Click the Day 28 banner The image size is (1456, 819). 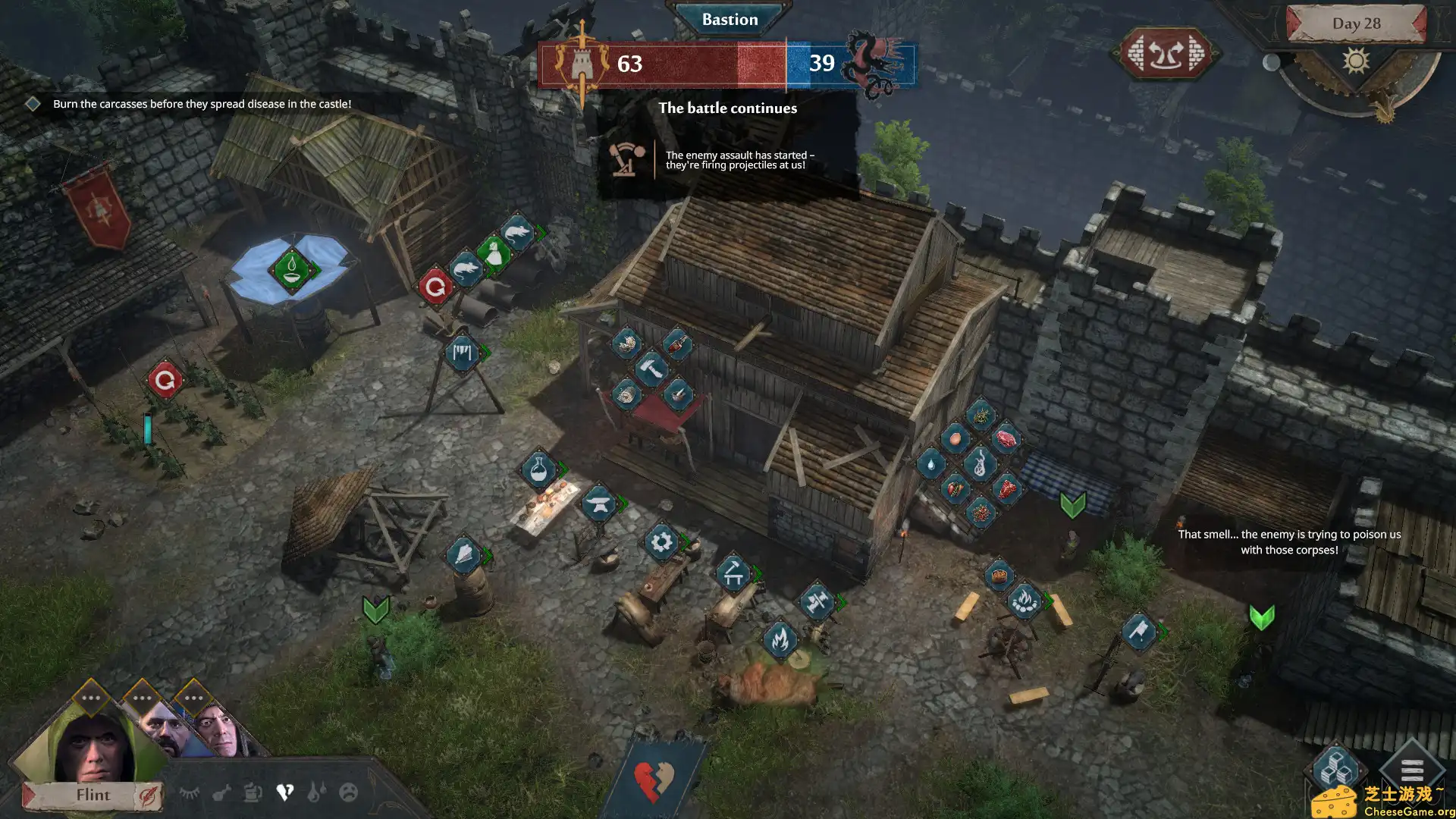[1357, 24]
